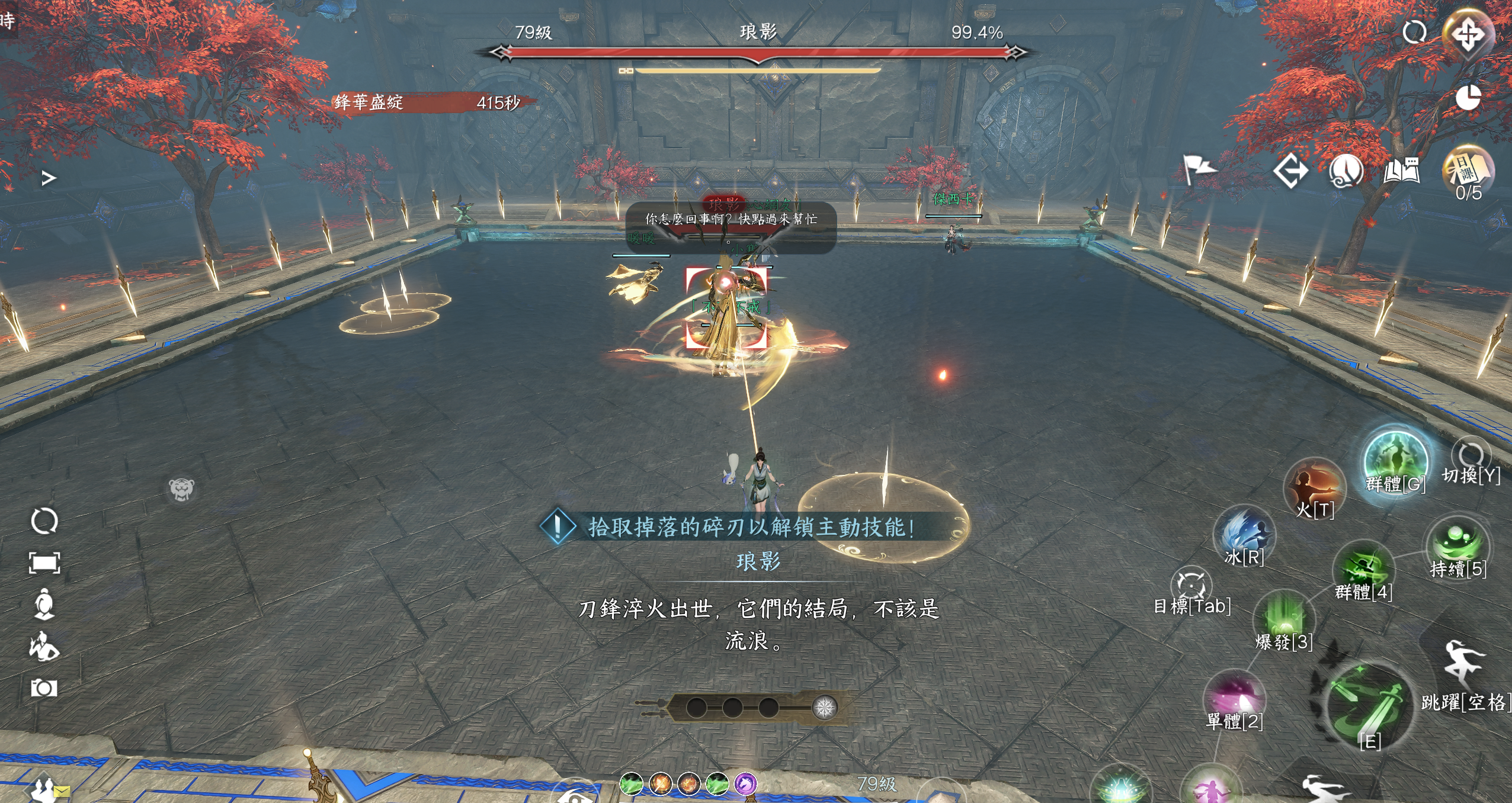This screenshot has height=803, width=1512.
Task: Select the diamond arrow exit icon
Action: [1290, 172]
